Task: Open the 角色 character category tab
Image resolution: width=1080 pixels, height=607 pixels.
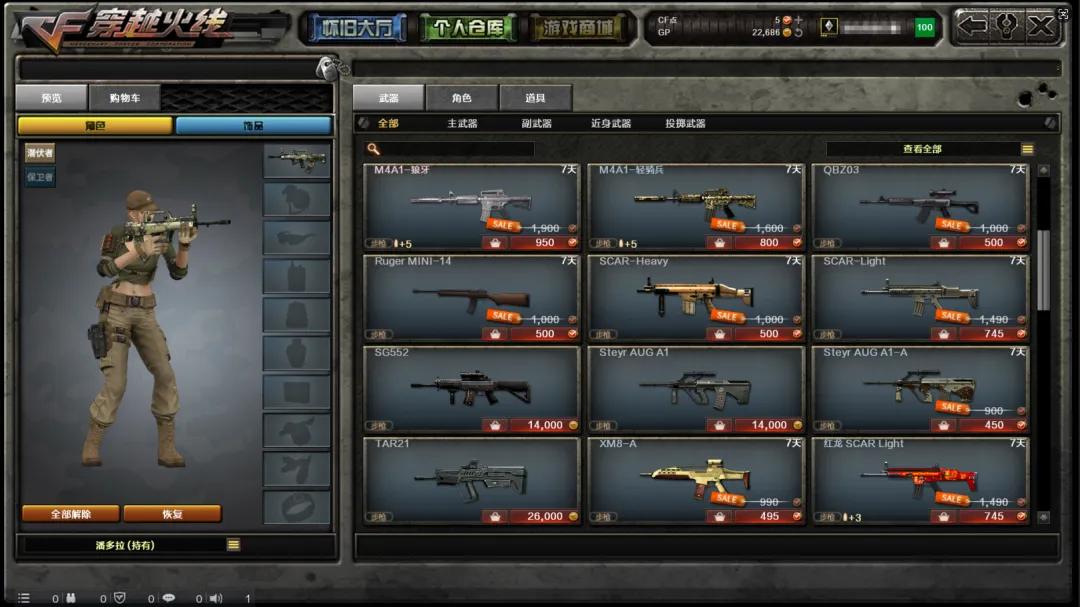Action: pos(461,98)
